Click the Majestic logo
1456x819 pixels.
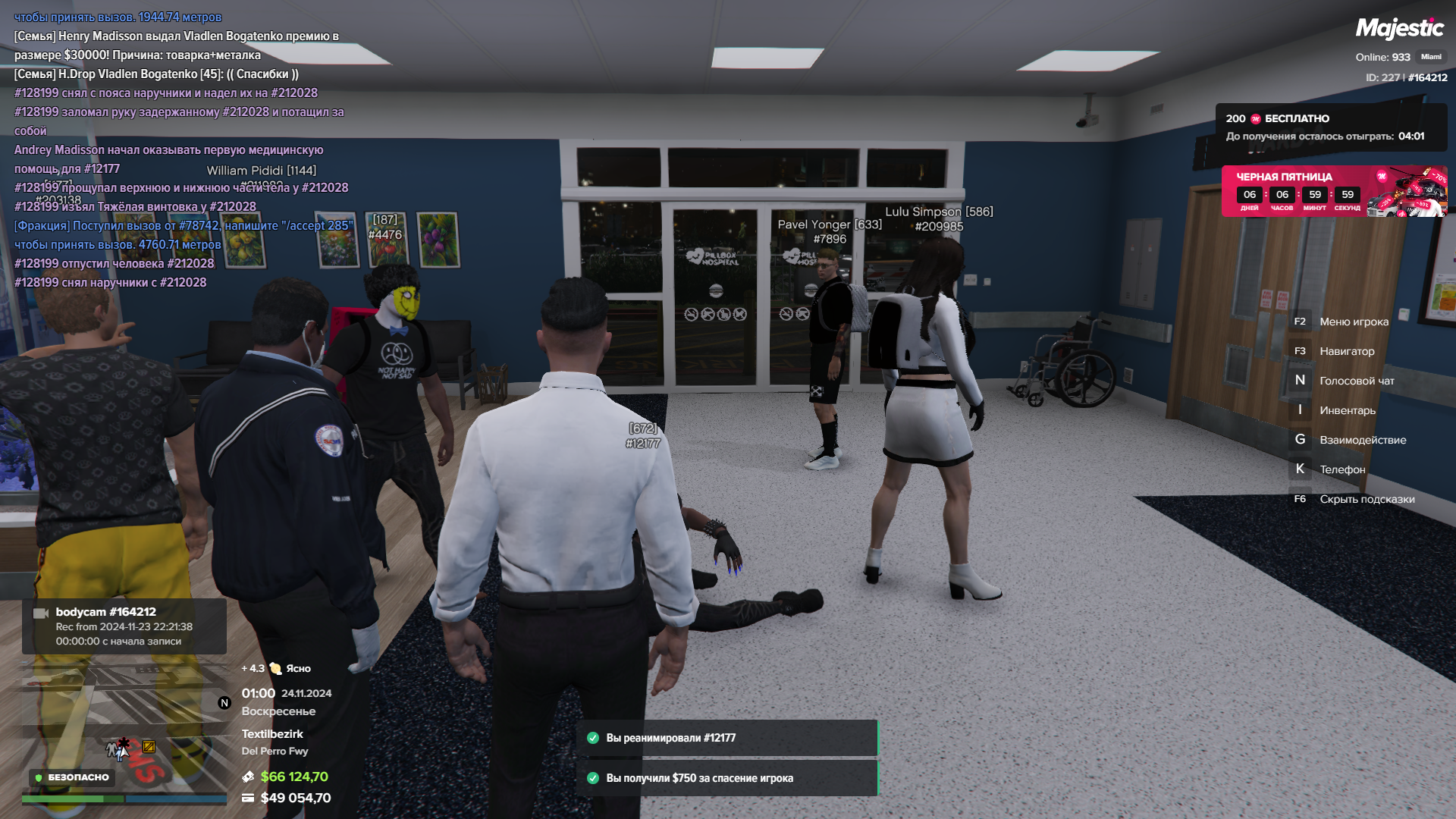point(1399,29)
